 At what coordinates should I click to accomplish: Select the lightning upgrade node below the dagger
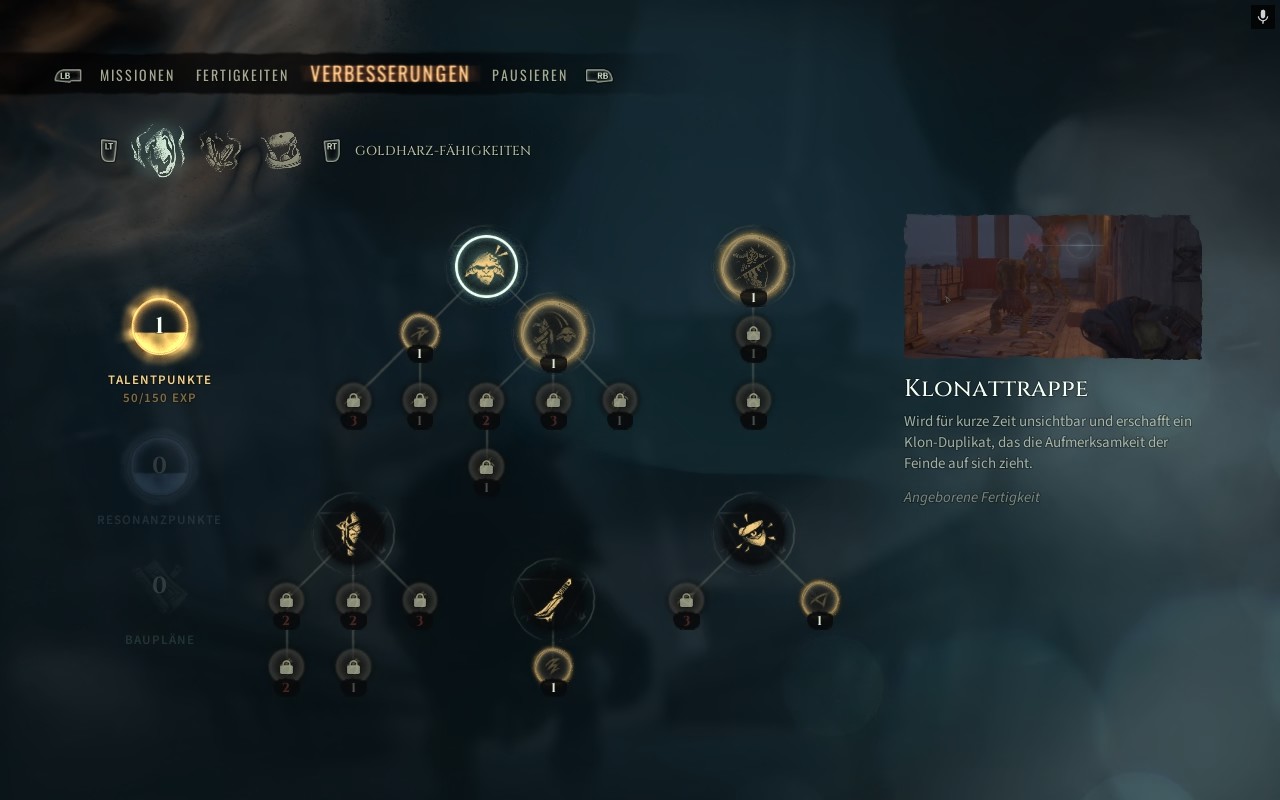click(553, 666)
